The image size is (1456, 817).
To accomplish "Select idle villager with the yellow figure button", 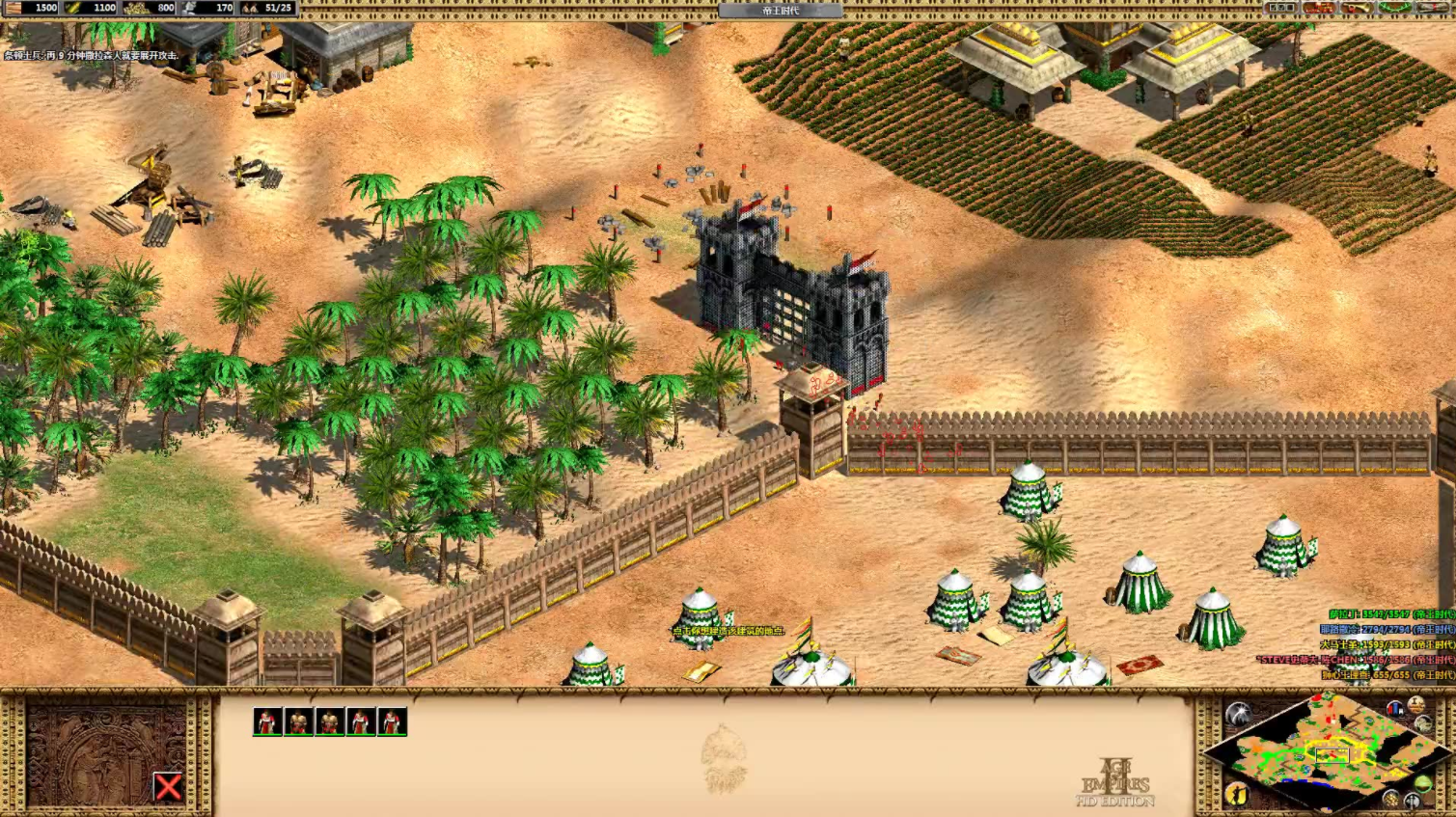I will point(1236,794).
